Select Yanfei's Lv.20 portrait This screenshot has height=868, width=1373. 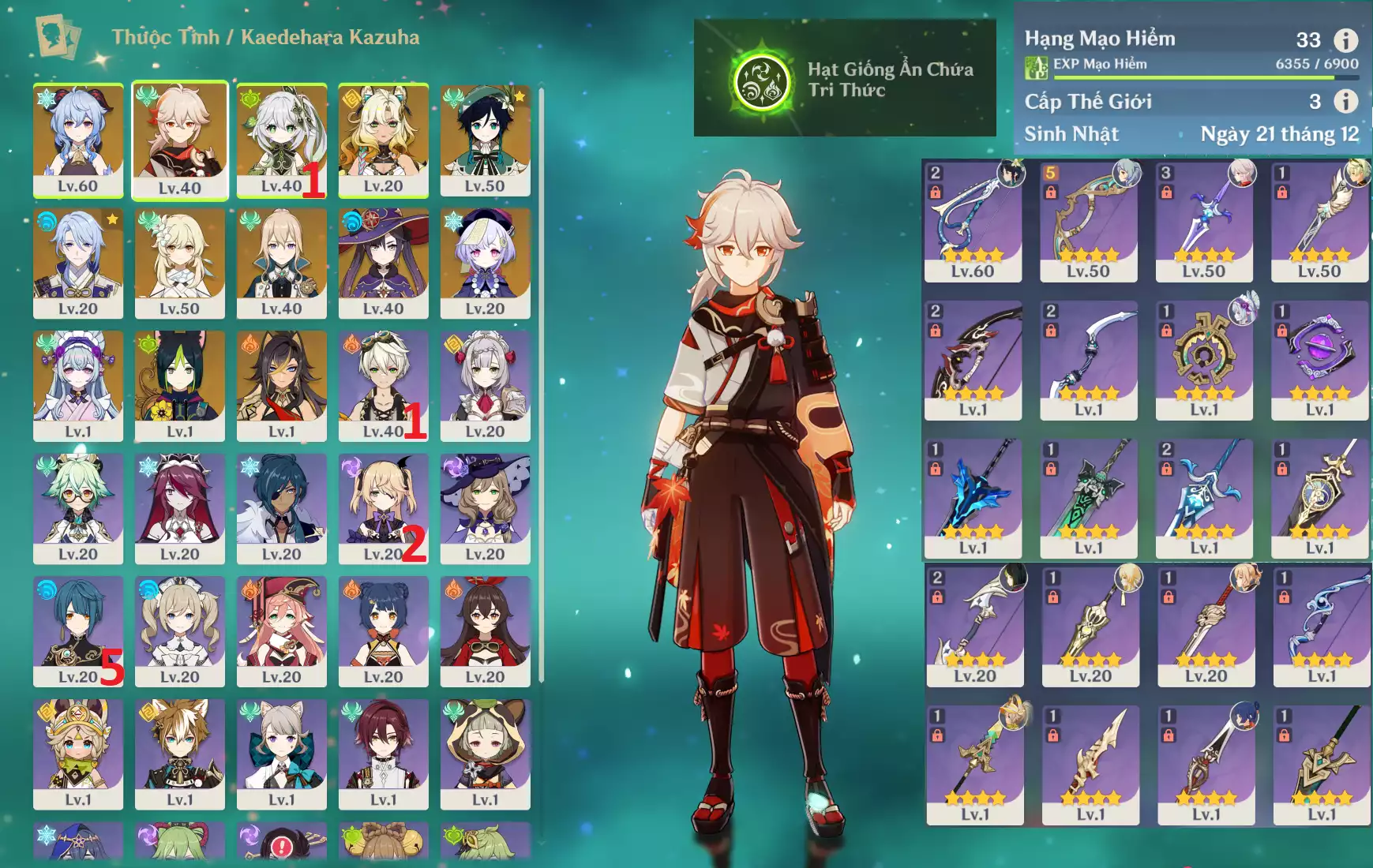(x=282, y=630)
